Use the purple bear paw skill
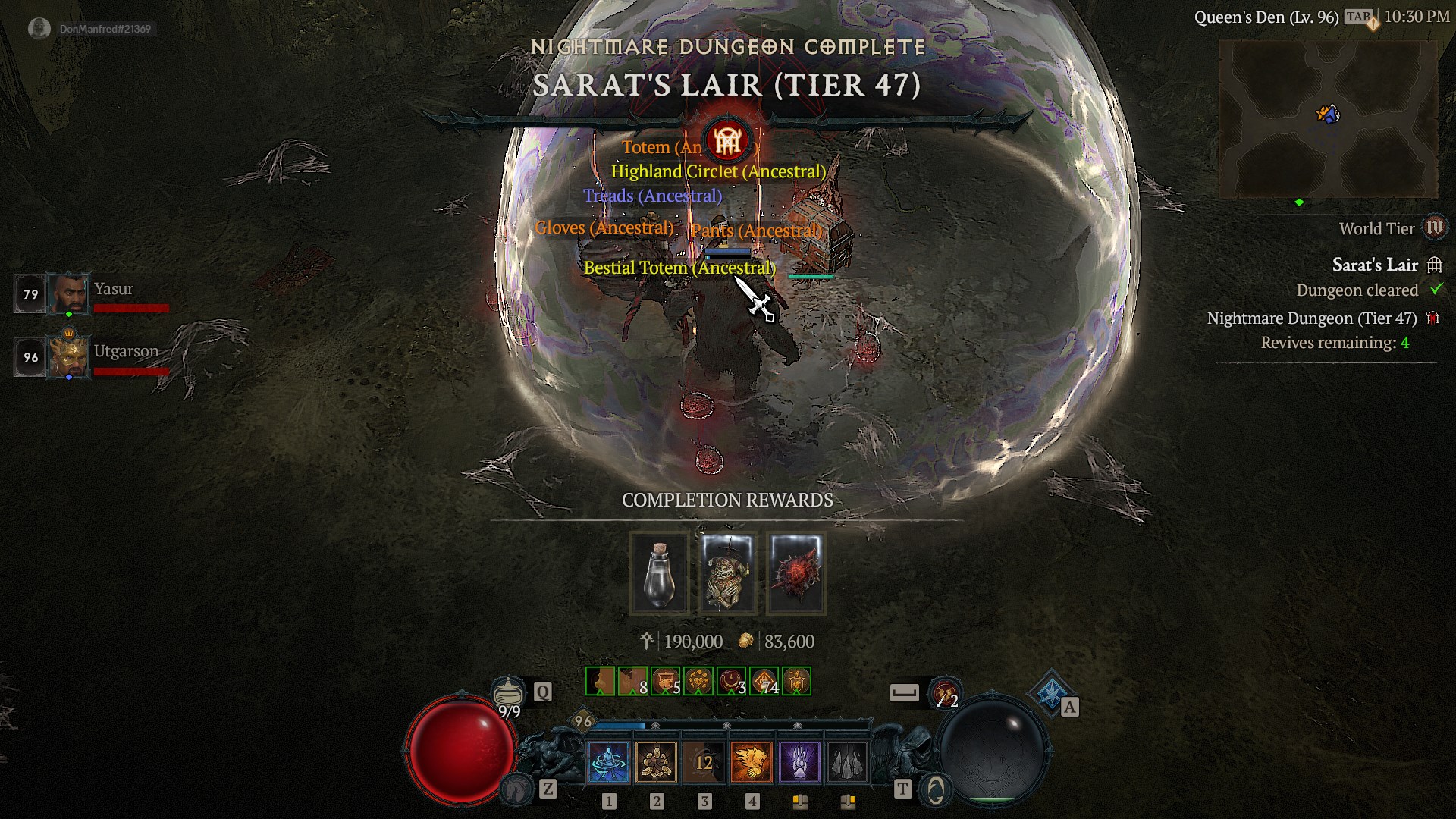This screenshot has width=1456, height=819. tap(799, 761)
